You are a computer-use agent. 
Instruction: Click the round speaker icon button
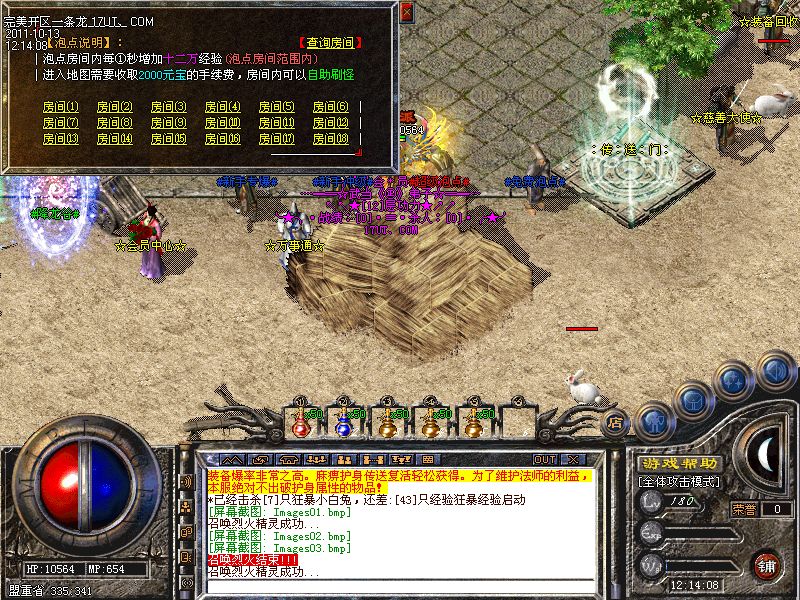point(774,371)
